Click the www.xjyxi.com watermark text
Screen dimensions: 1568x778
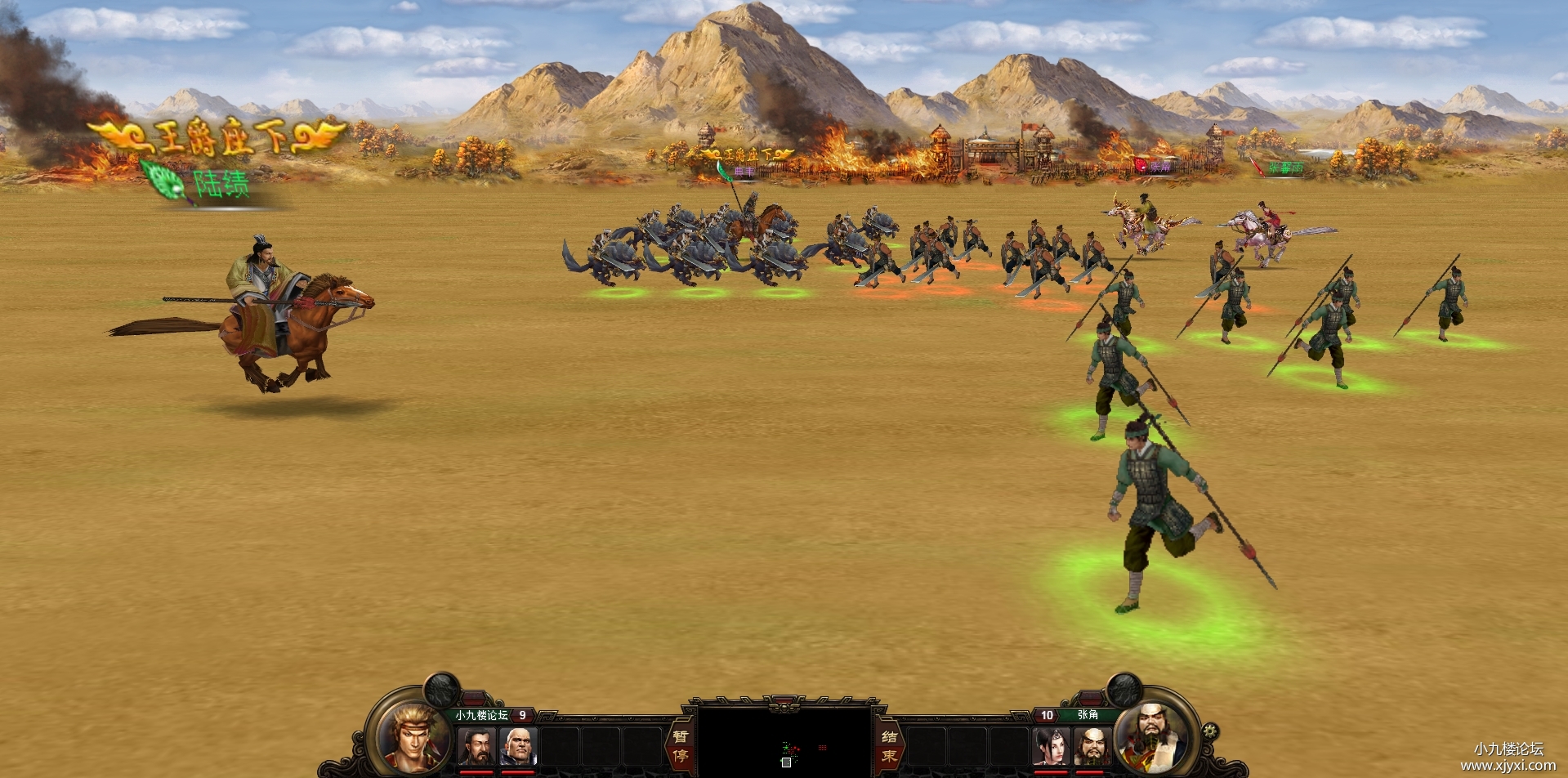click(1510, 765)
